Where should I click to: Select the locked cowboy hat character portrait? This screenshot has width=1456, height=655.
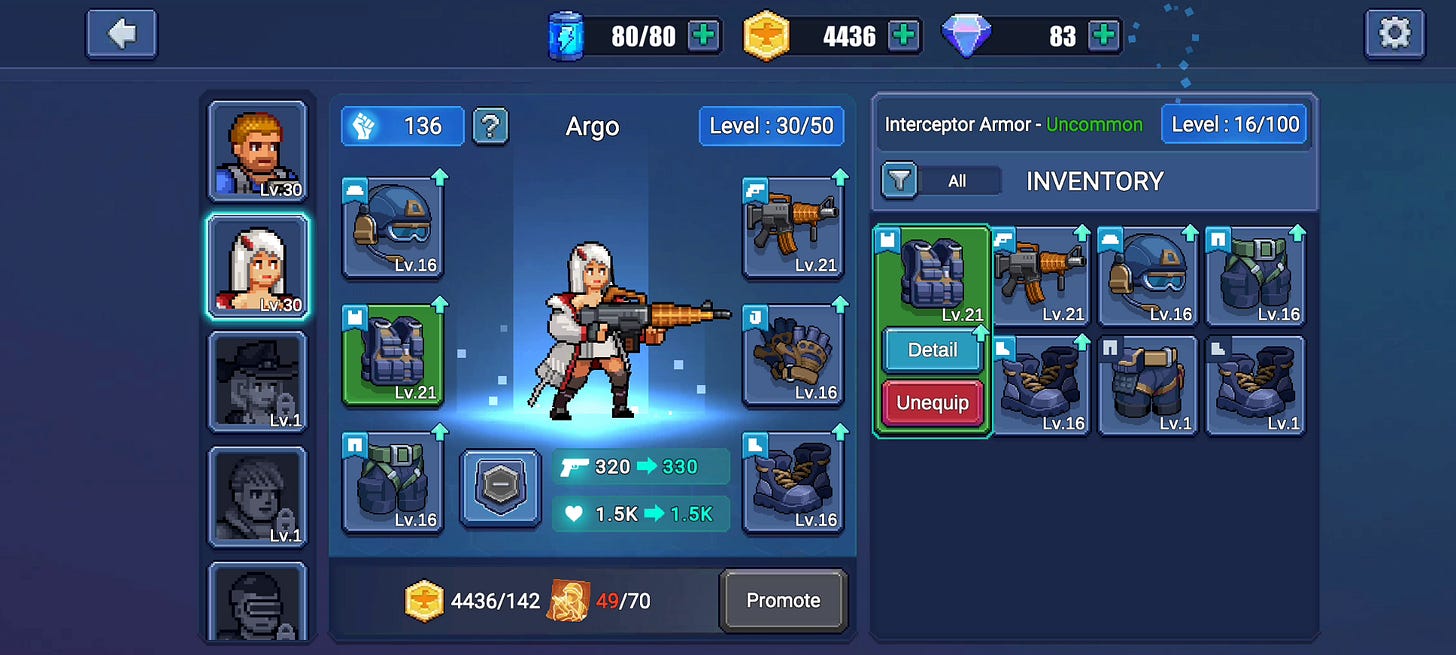tap(257, 382)
